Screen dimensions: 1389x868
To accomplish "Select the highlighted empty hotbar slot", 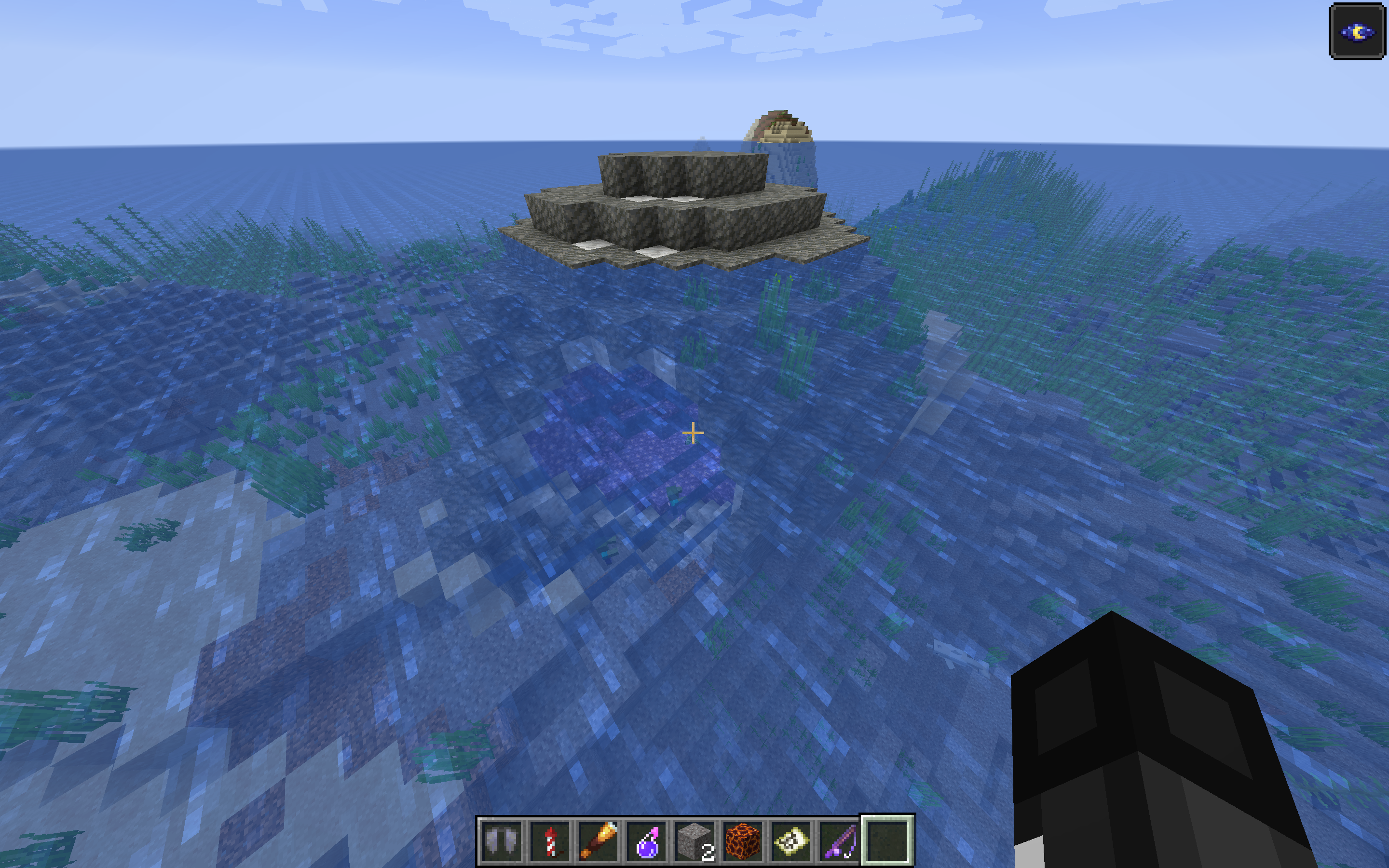I will point(887,841).
